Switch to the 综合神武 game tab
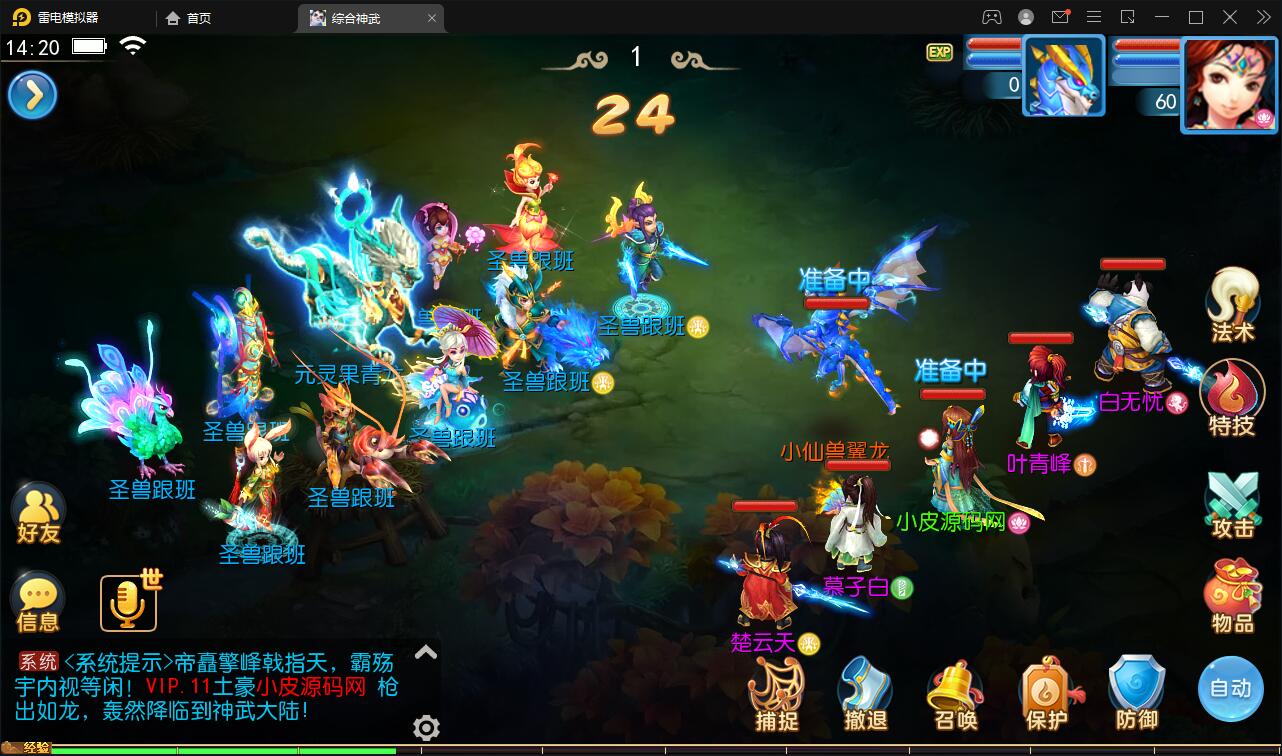1282x756 pixels. (360, 17)
